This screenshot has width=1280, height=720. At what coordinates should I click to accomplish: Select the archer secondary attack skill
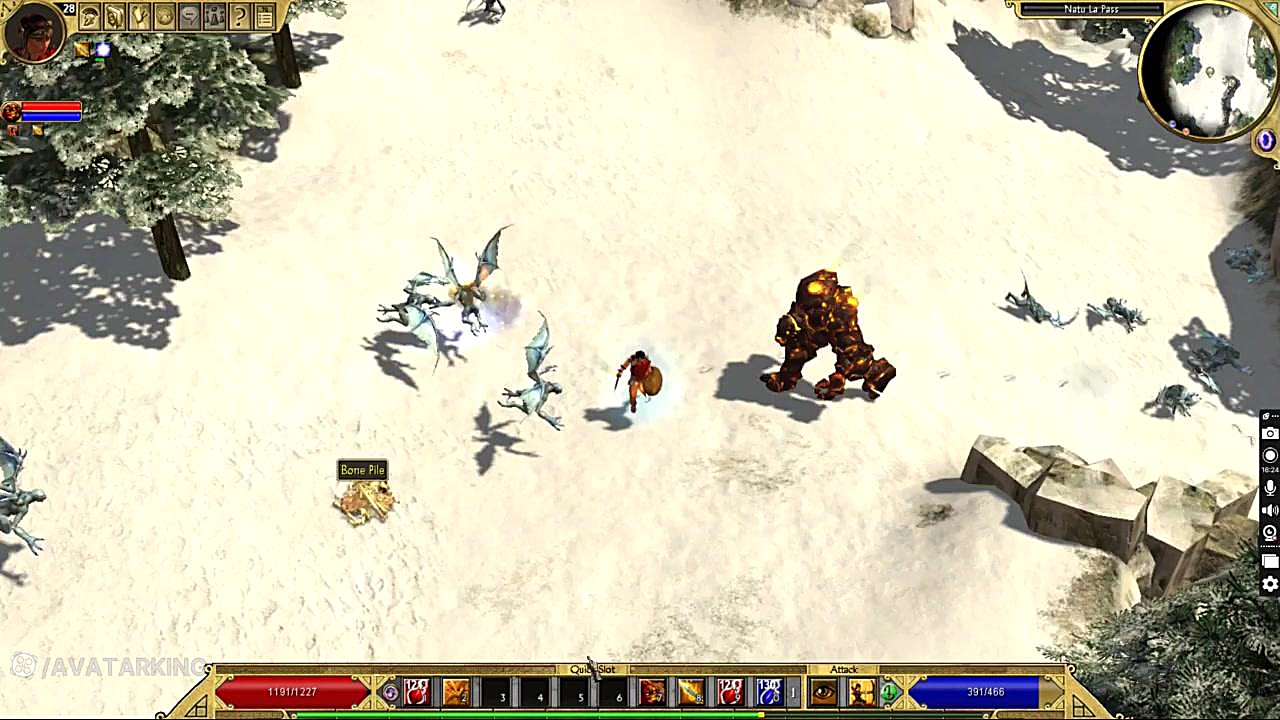tap(861, 691)
